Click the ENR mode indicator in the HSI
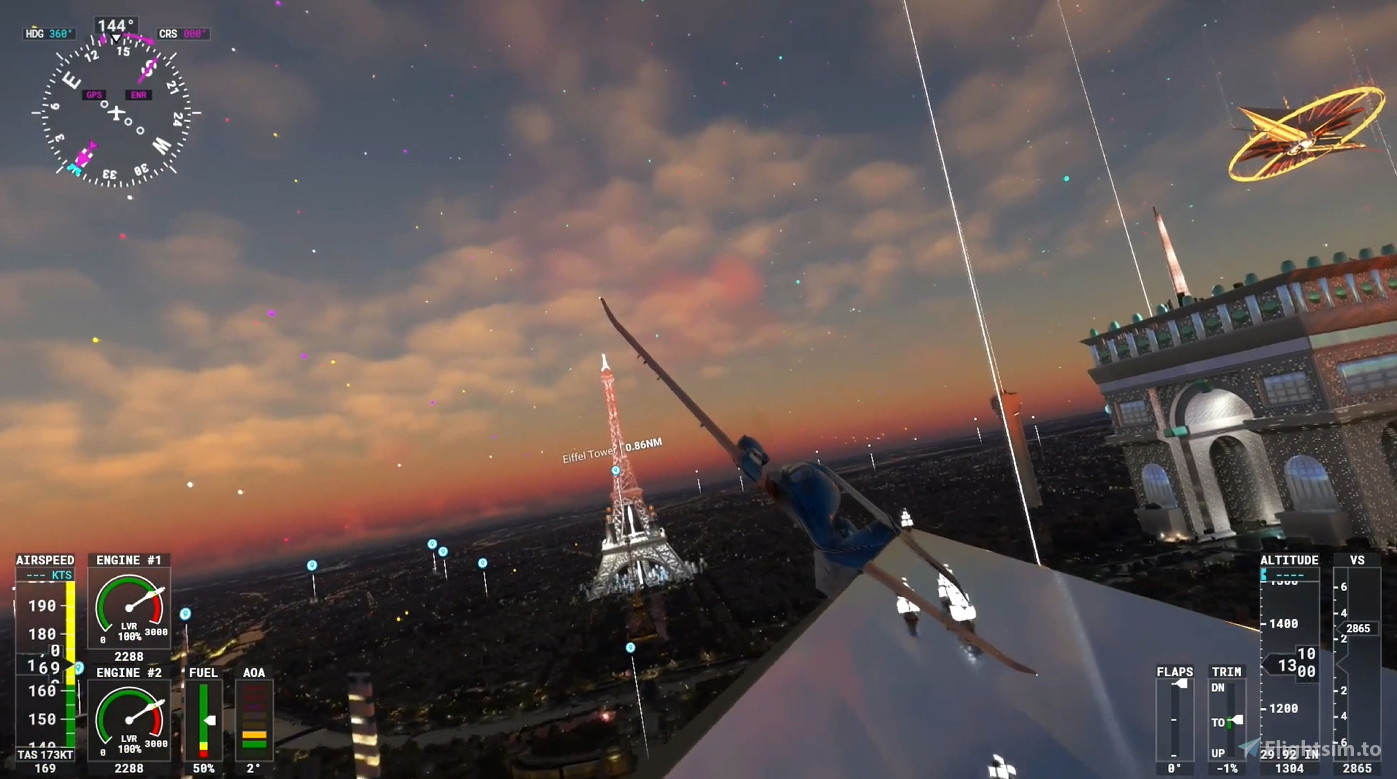1397x779 pixels. [x=139, y=94]
